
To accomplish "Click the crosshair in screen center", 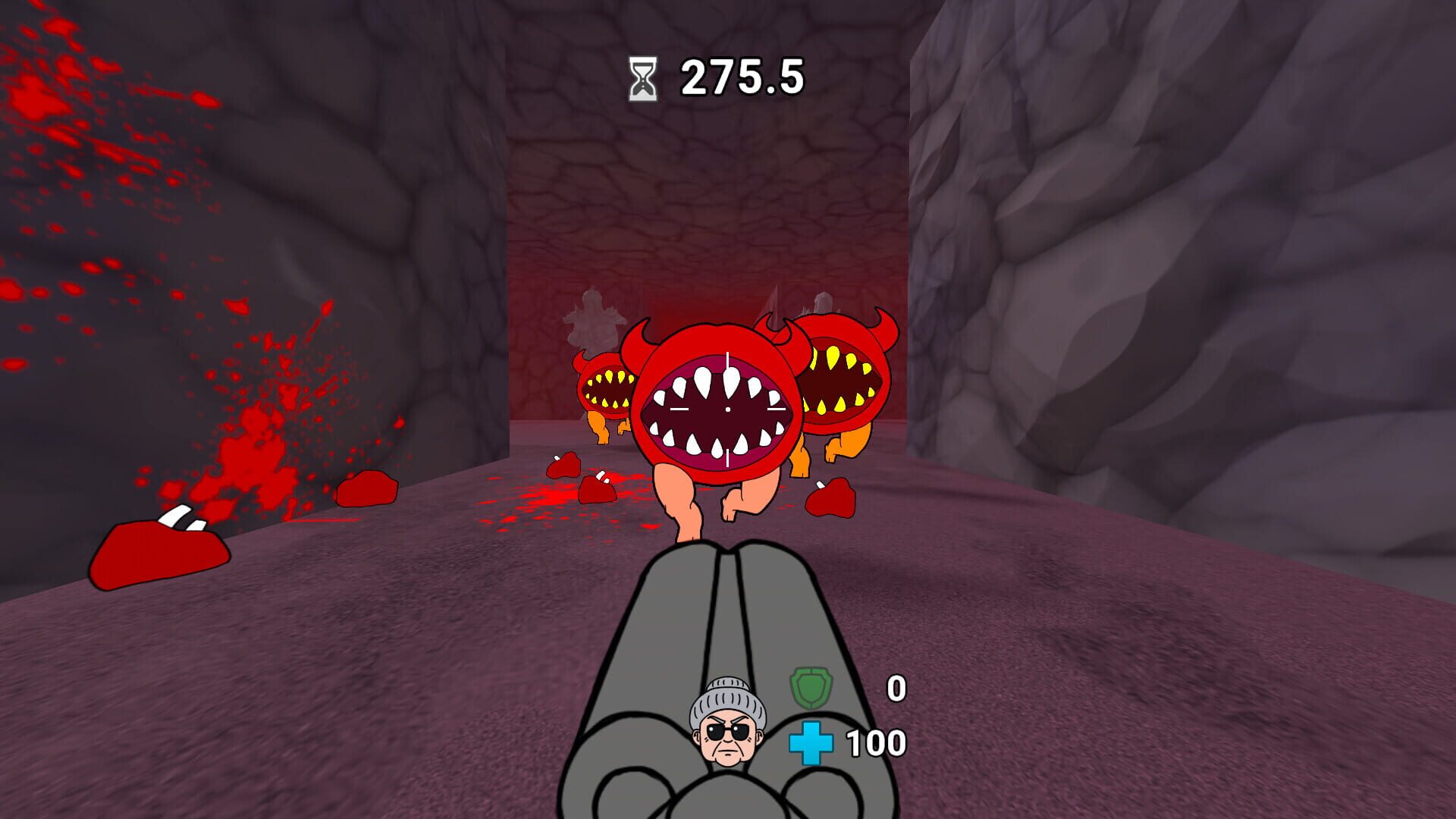I will 726,409.
